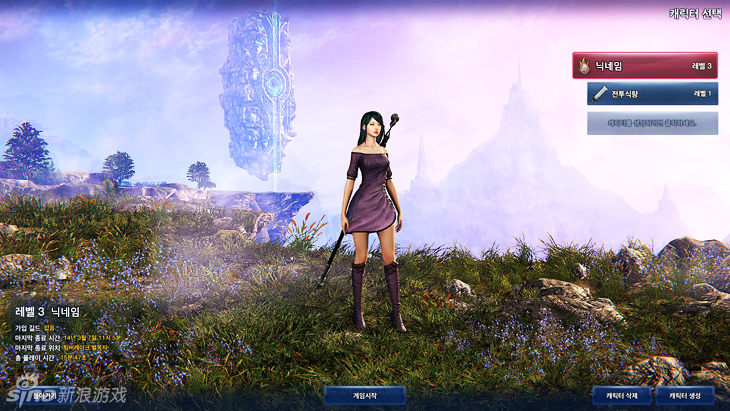The height and width of the screenshot is (411, 730).
Task: Open character creation via 캐릭터 생성
Action: 686,396
